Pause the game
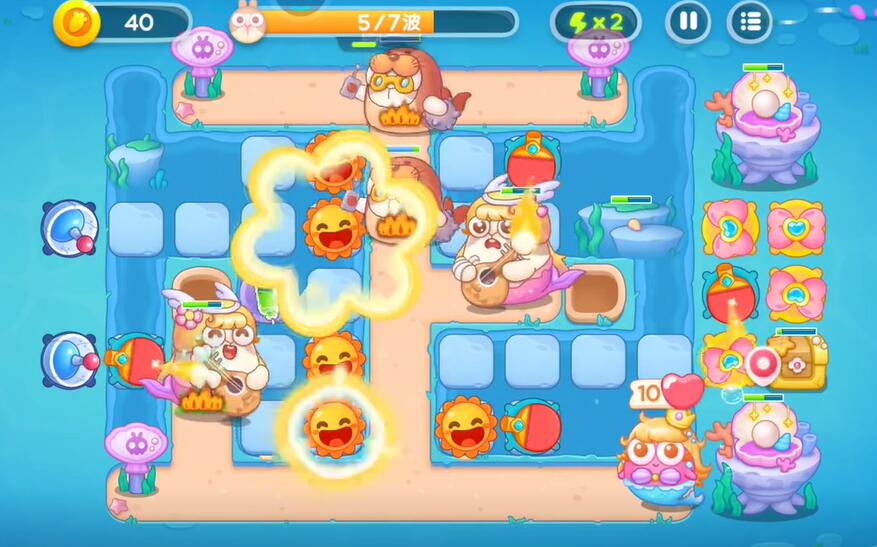The width and height of the screenshot is (877, 547). (688, 21)
